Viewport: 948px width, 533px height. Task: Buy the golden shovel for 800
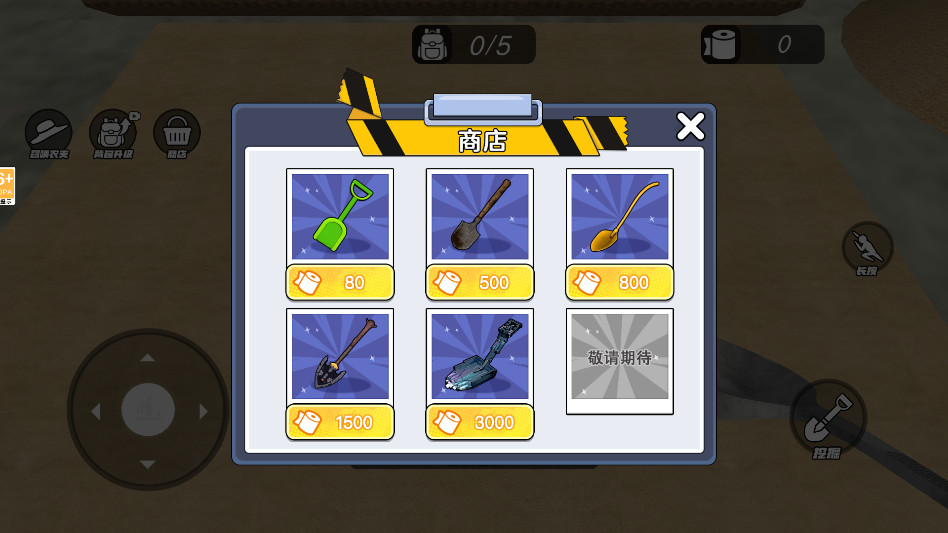[x=620, y=282]
